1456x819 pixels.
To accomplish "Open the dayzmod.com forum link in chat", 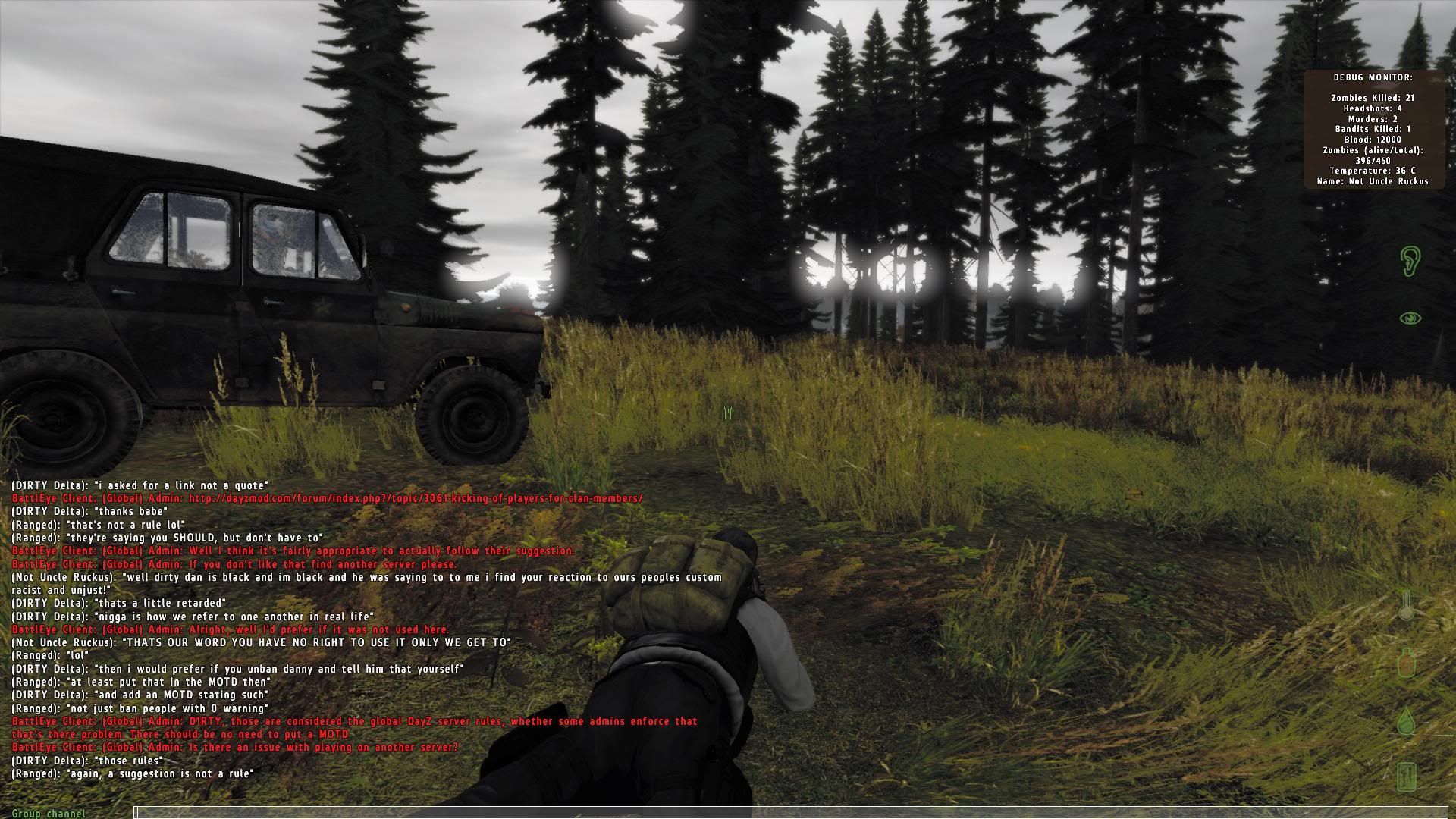I will pyautogui.click(x=416, y=499).
